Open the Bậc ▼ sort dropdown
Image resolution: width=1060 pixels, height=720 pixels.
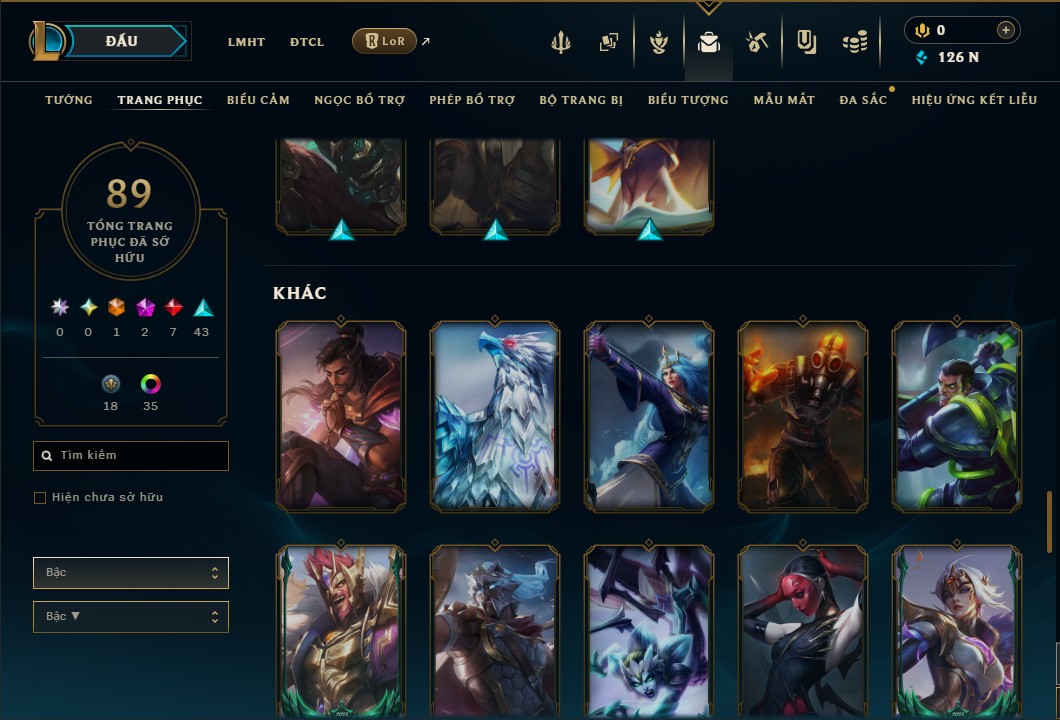(x=131, y=617)
